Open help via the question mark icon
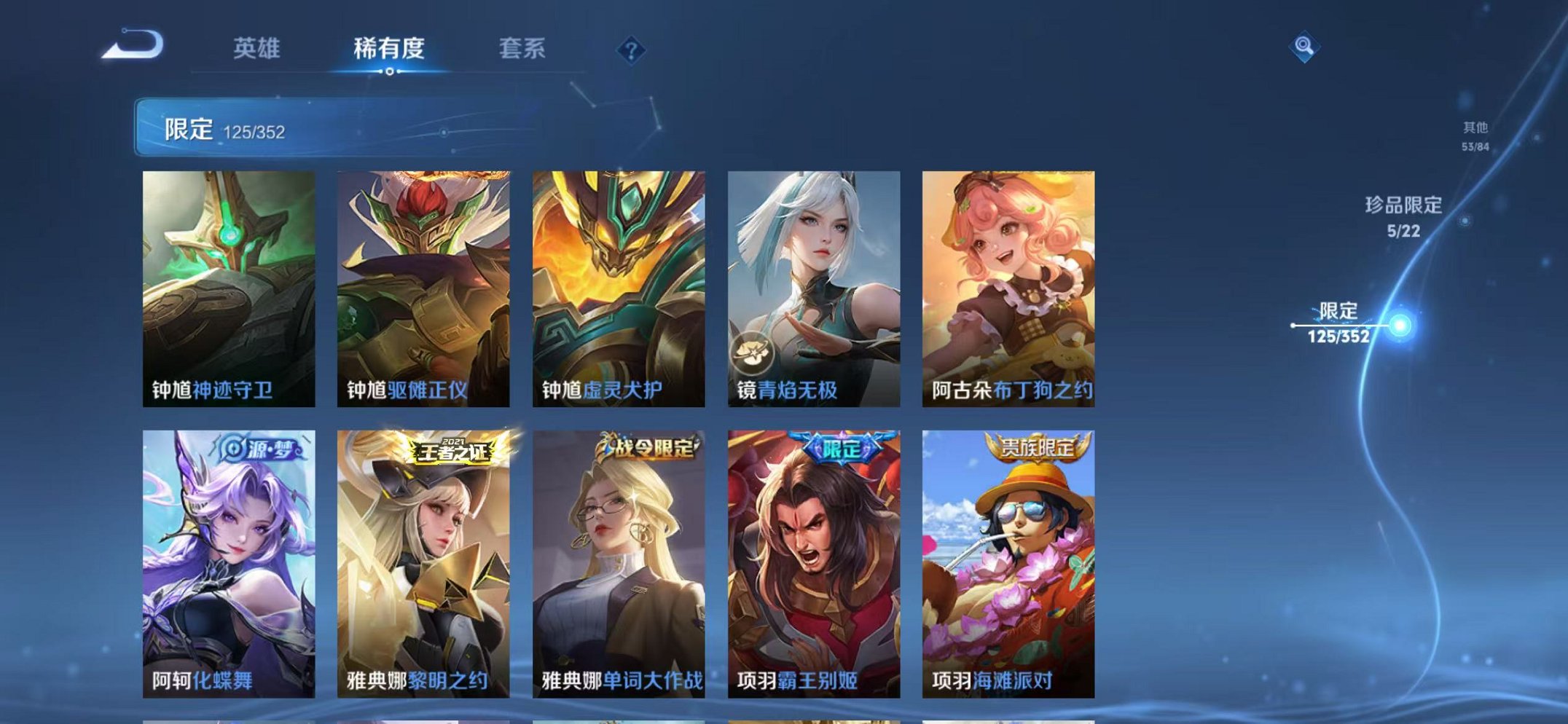 631,50
